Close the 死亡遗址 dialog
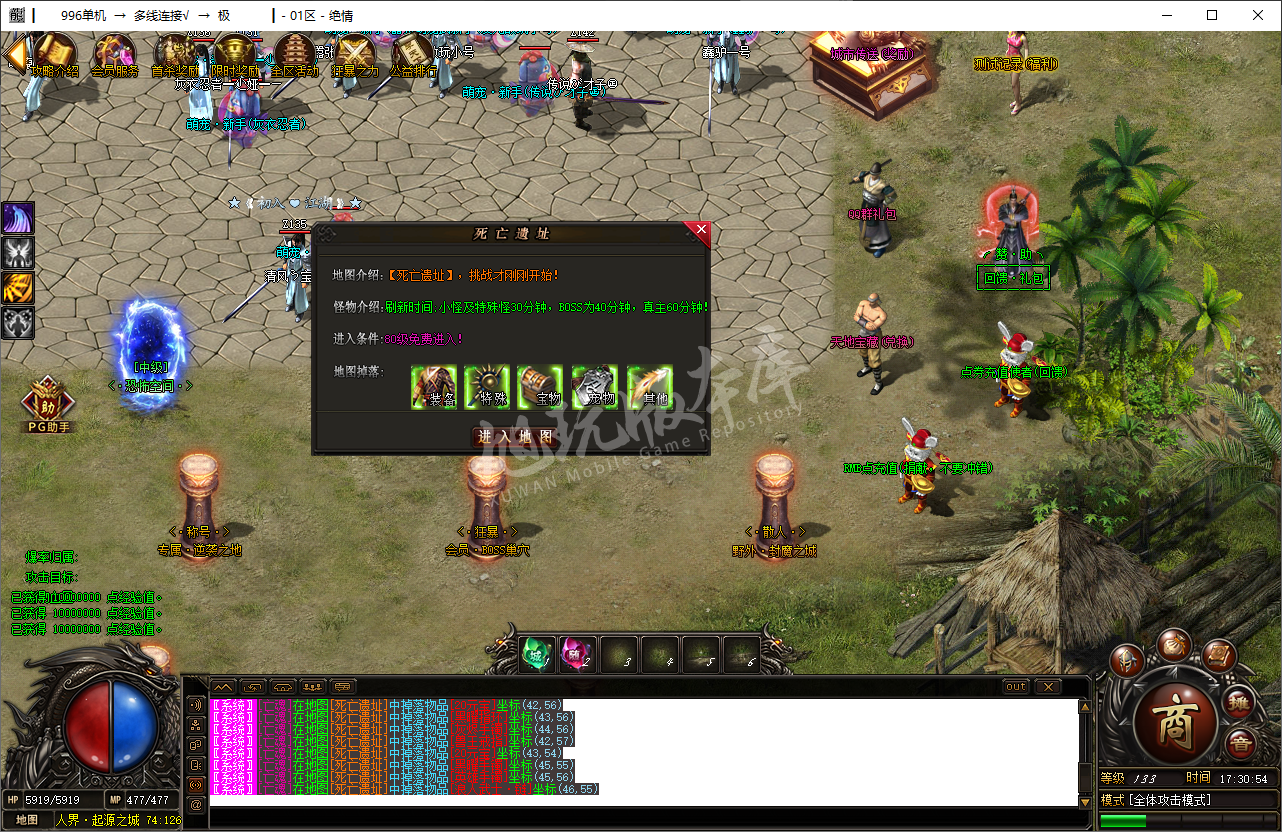The image size is (1282, 832). pyautogui.click(x=701, y=231)
